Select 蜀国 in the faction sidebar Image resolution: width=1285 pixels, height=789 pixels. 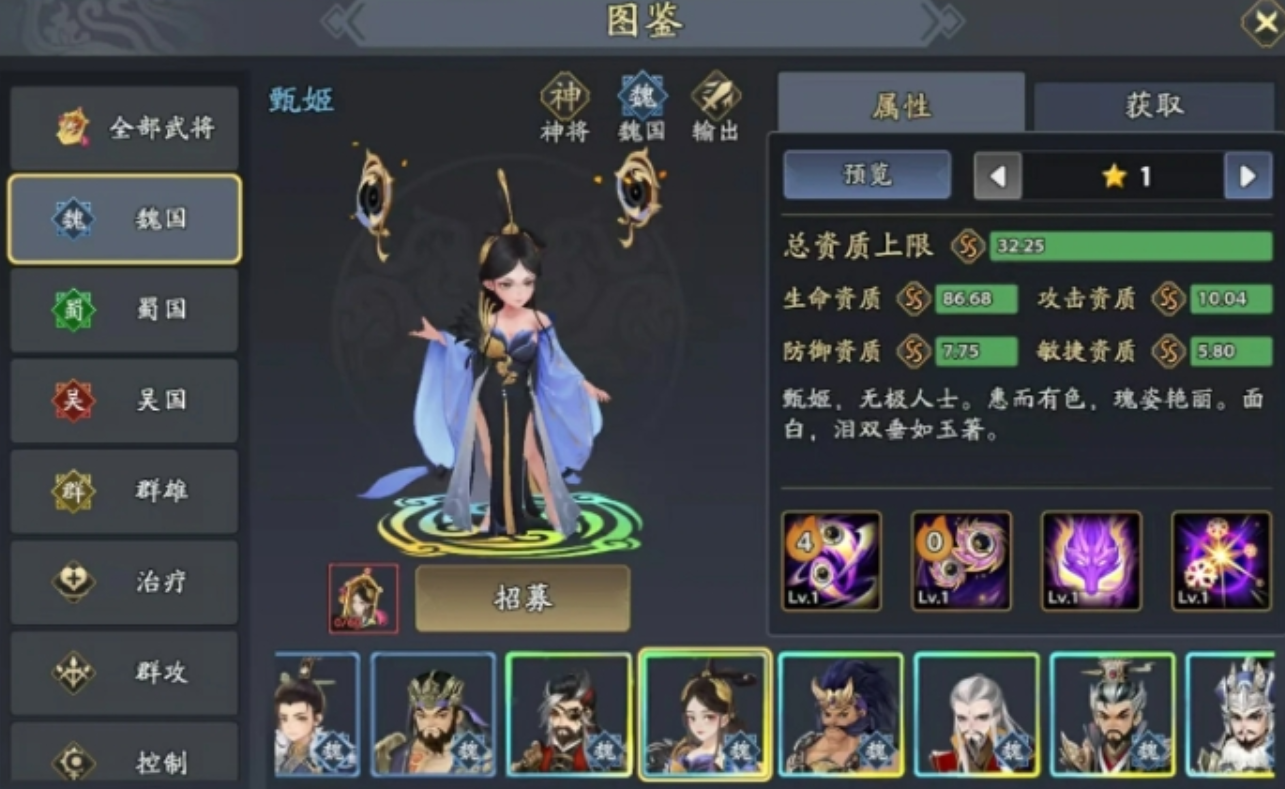pos(123,310)
